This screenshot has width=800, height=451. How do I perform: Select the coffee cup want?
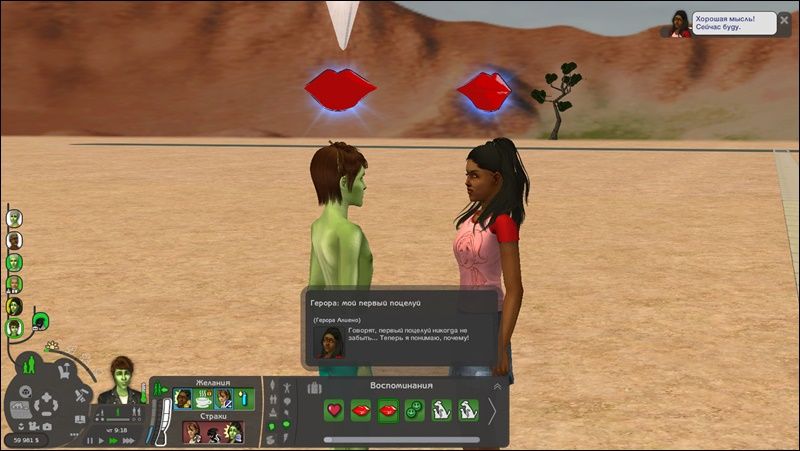[203, 399]
